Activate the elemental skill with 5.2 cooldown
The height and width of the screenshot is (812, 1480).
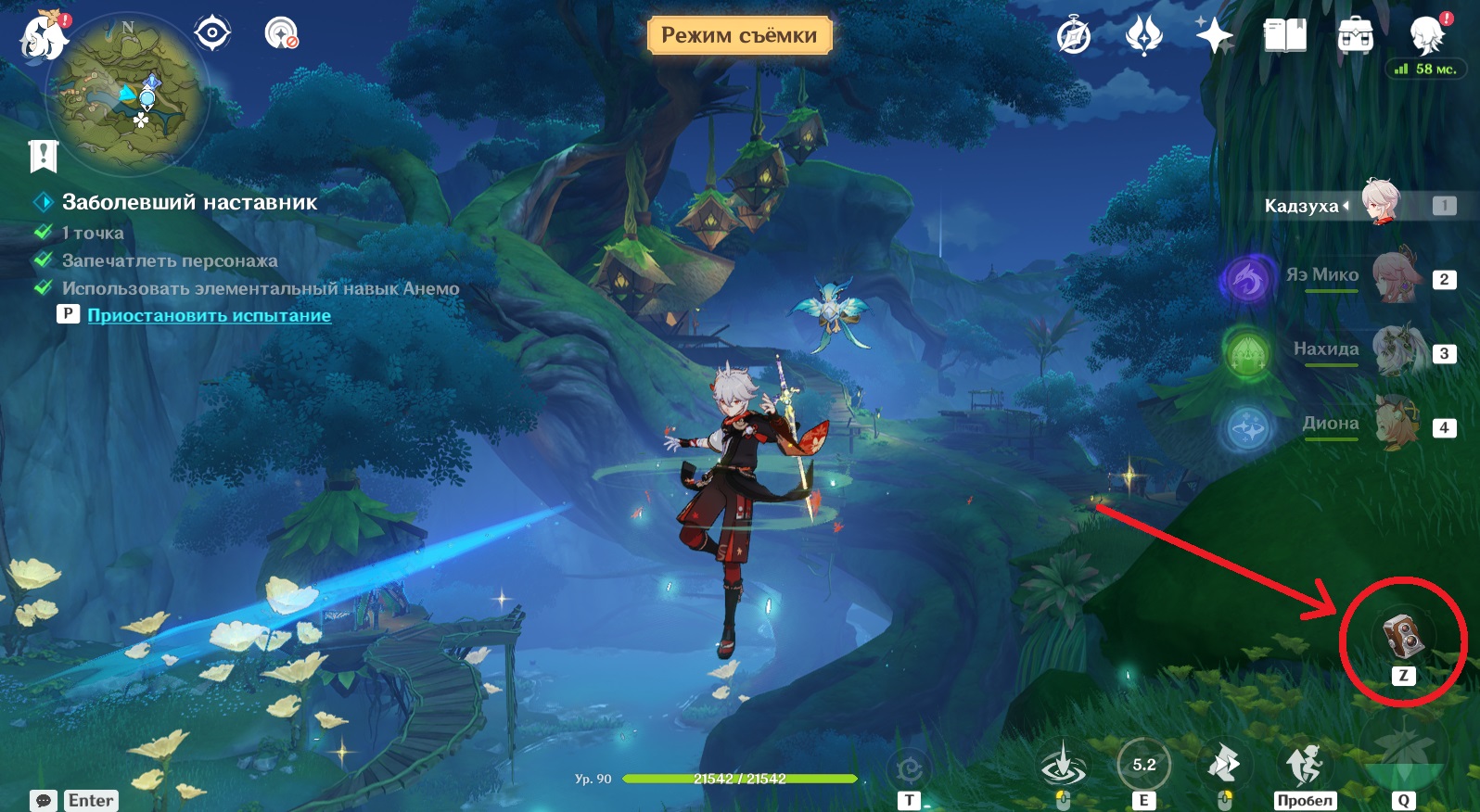(x=1143, y=765)
